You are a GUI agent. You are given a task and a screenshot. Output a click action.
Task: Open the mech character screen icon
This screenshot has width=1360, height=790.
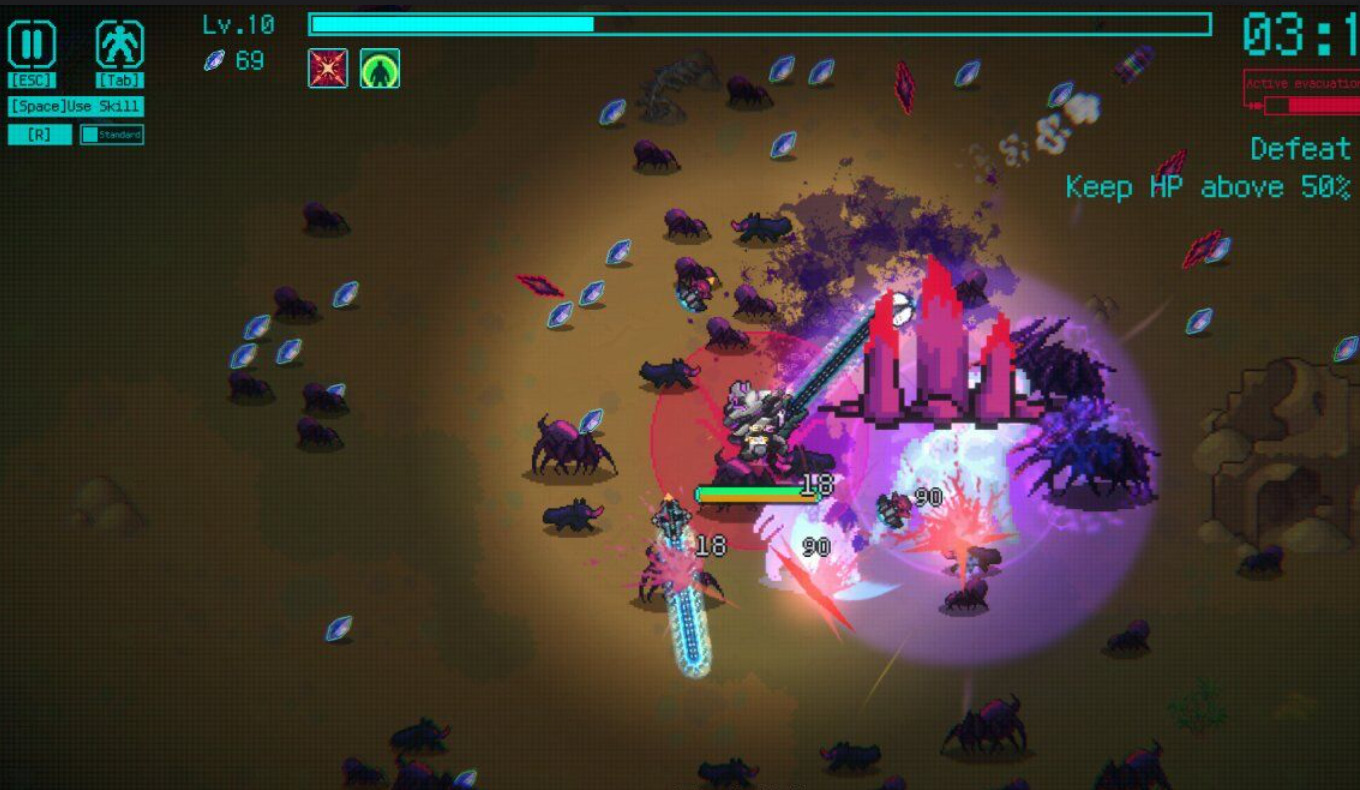120,46
